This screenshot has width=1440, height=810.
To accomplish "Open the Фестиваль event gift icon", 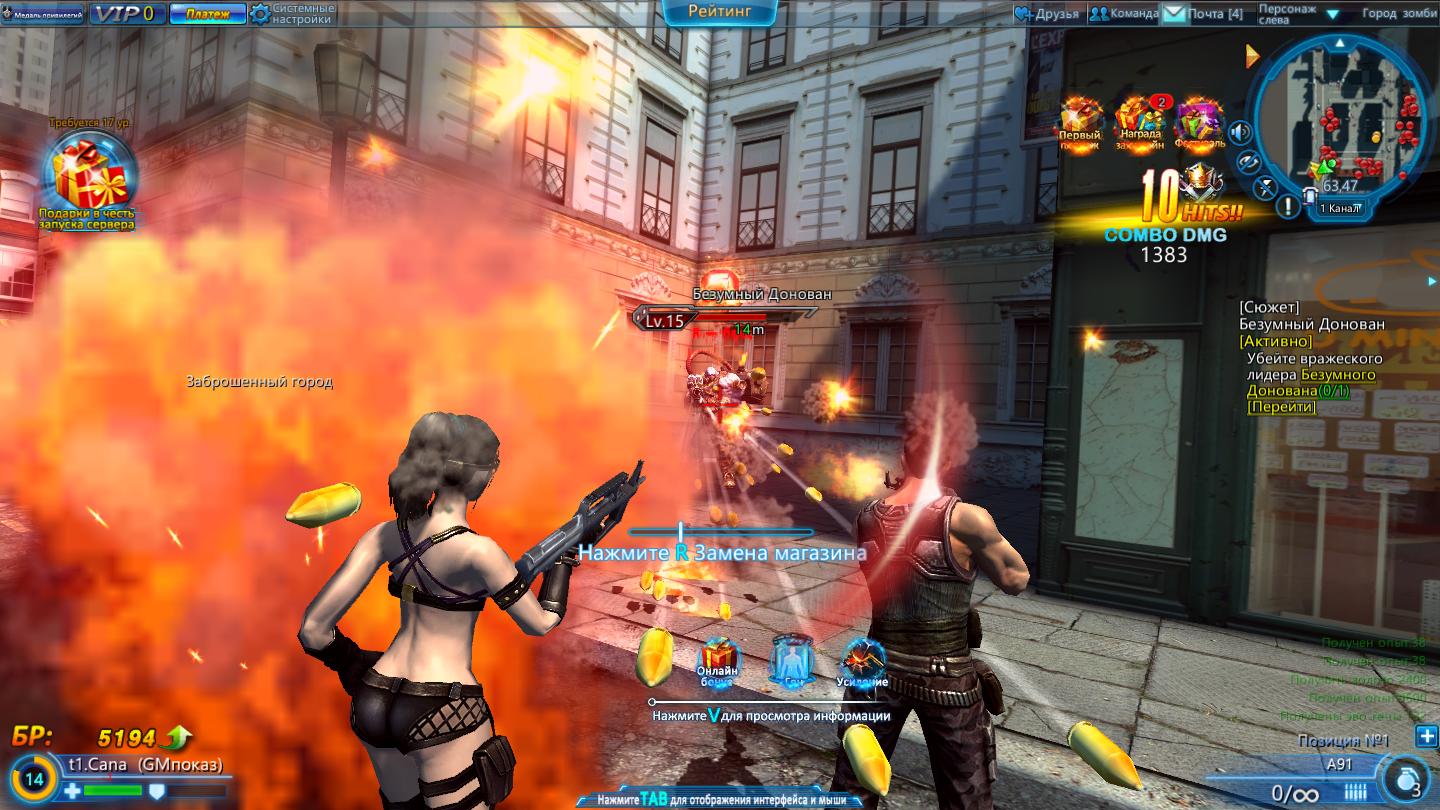I will pos(1199,122).
